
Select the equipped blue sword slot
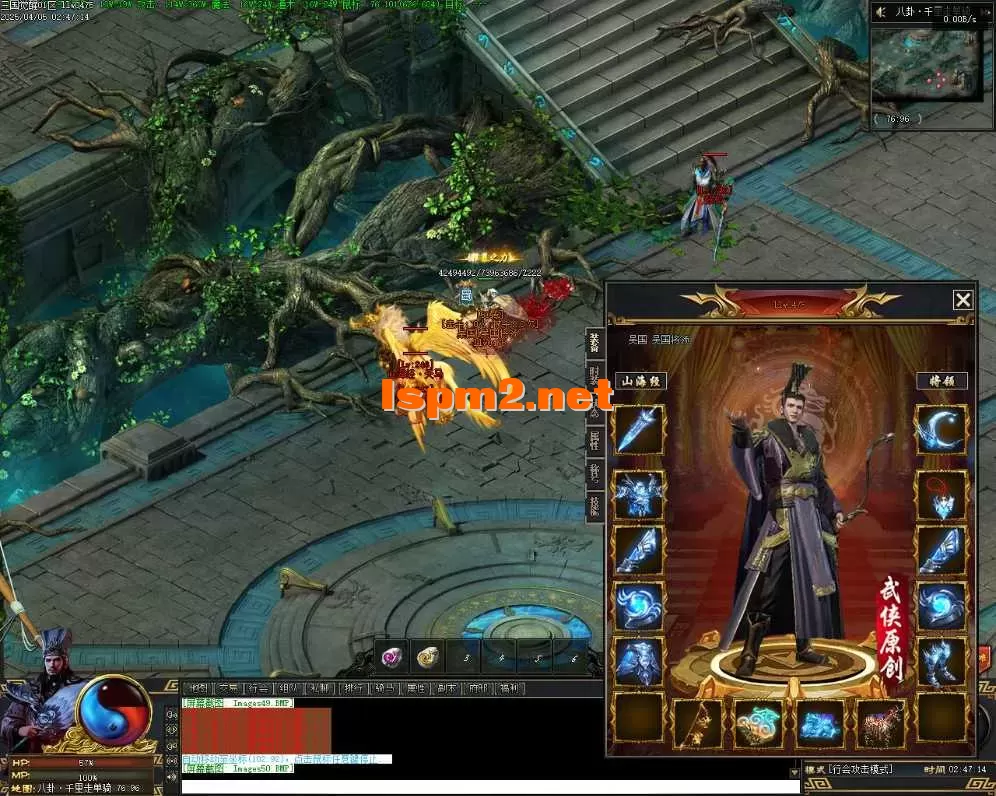[x=638, y=430]
